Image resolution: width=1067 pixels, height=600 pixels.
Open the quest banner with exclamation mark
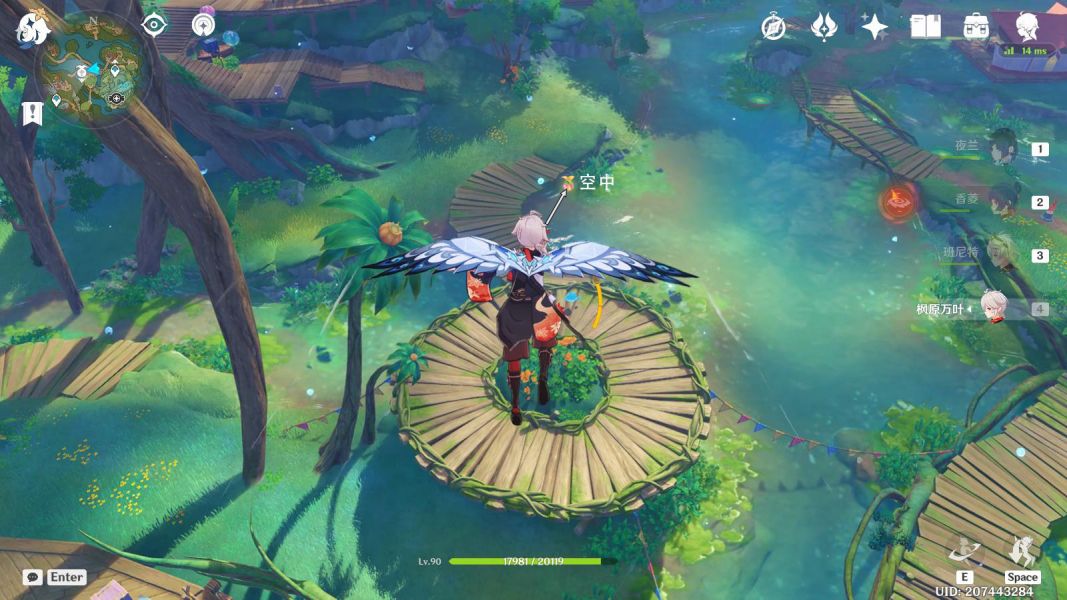tap(33, 113)
